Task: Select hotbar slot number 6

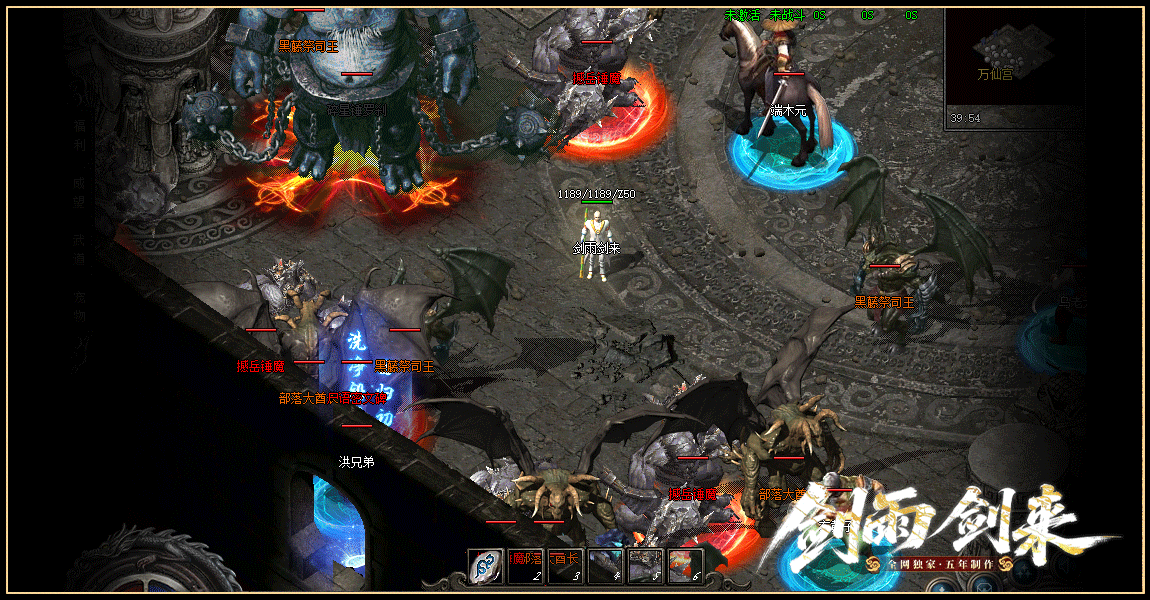Action: (685, 566)
